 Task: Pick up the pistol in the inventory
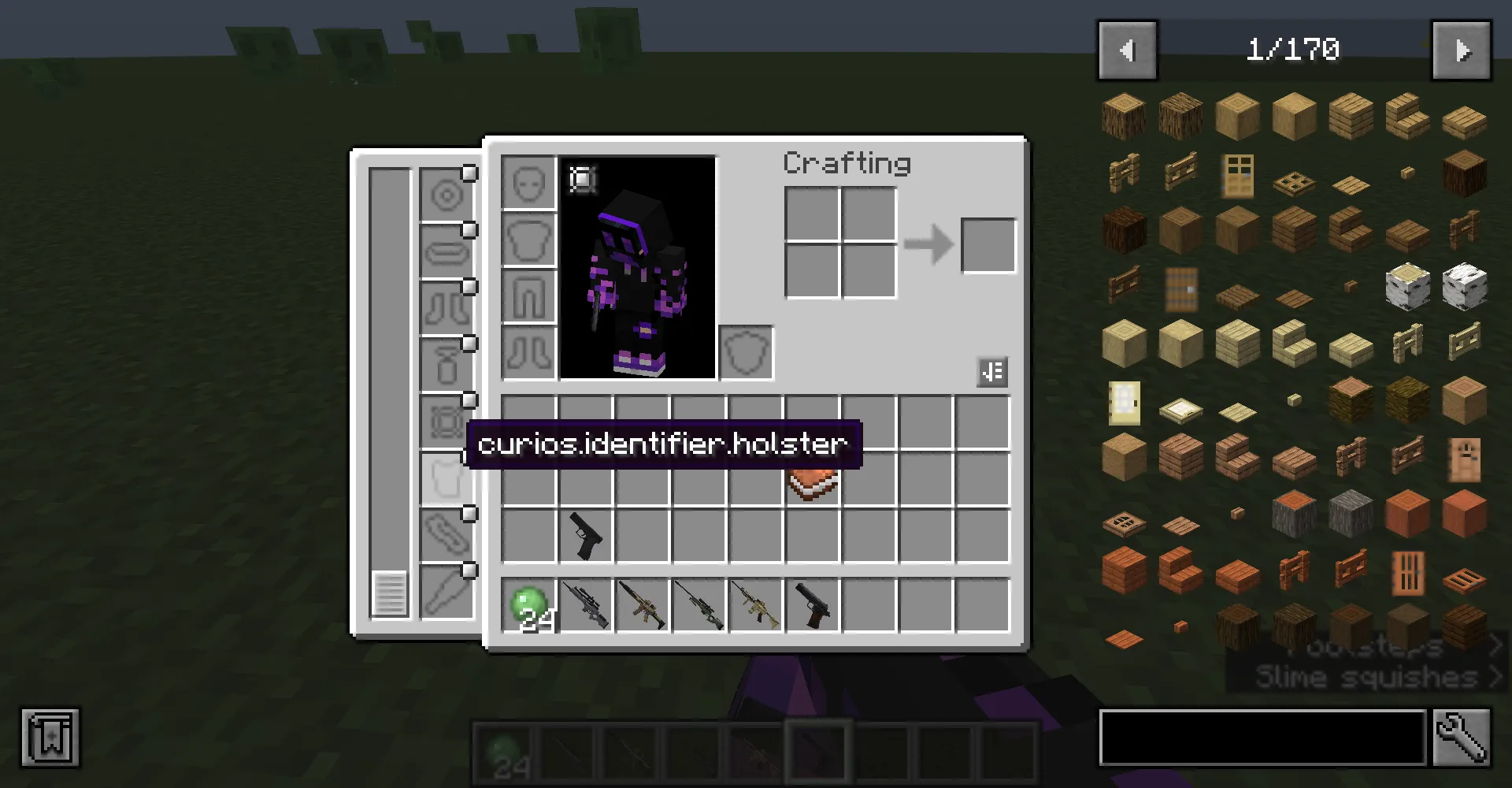[586, 536]
